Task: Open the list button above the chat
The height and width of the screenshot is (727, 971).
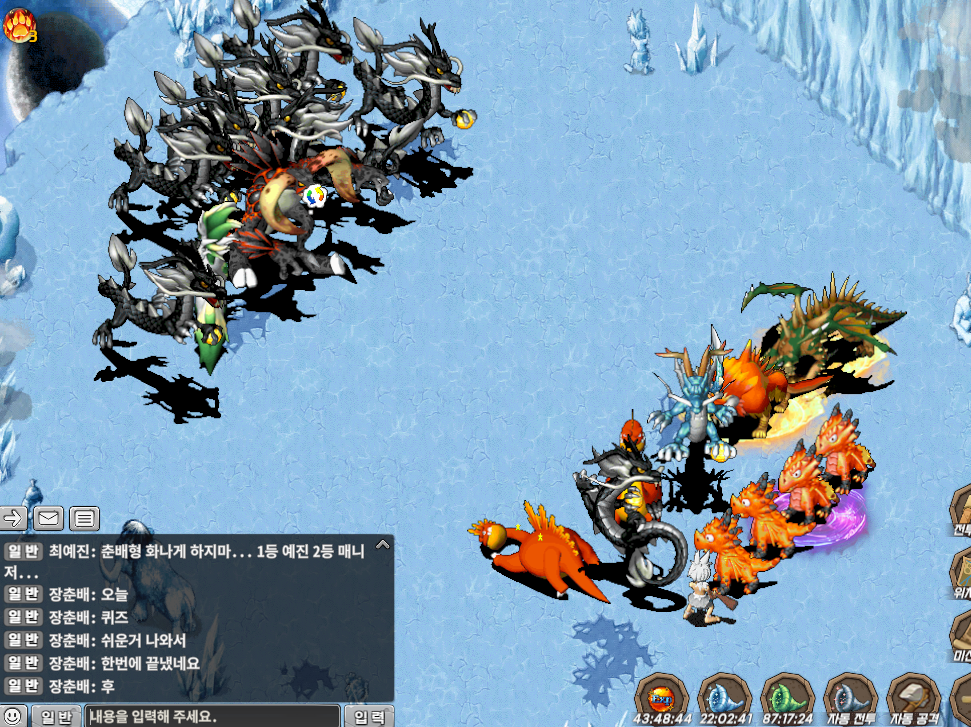Action: pos(84,518)
